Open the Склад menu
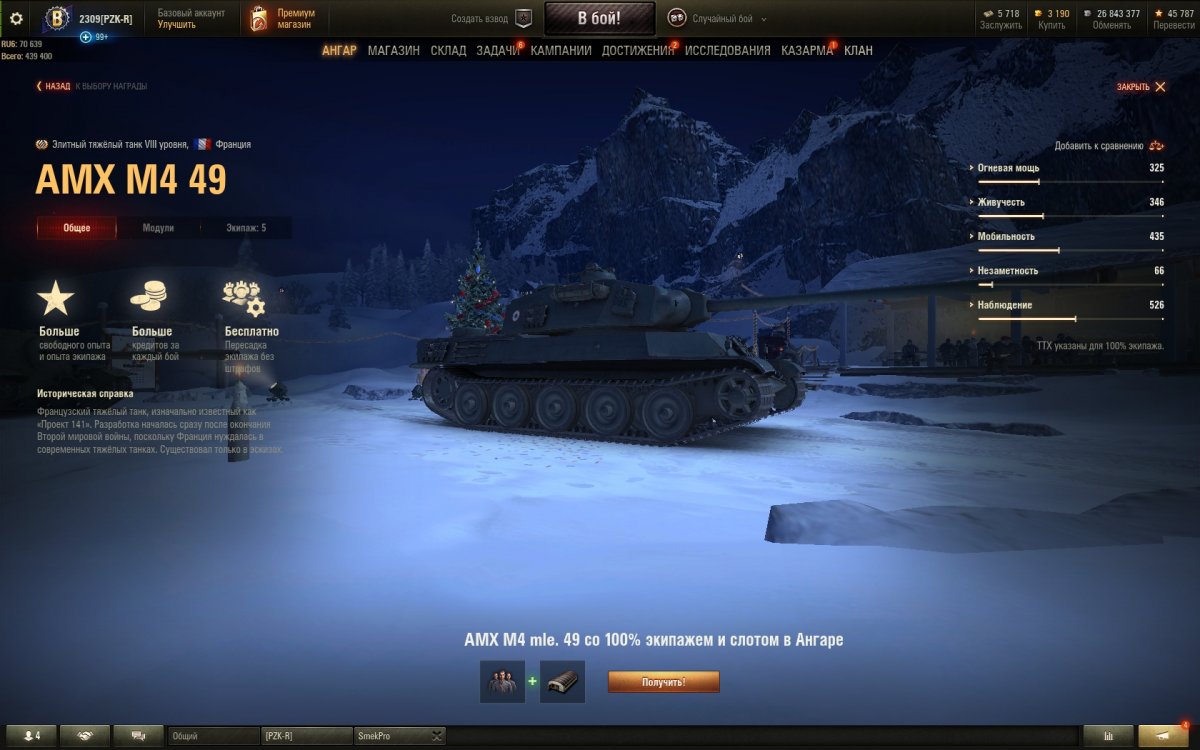The height and width of the screenshot is (750, 1200). (448, 50)
